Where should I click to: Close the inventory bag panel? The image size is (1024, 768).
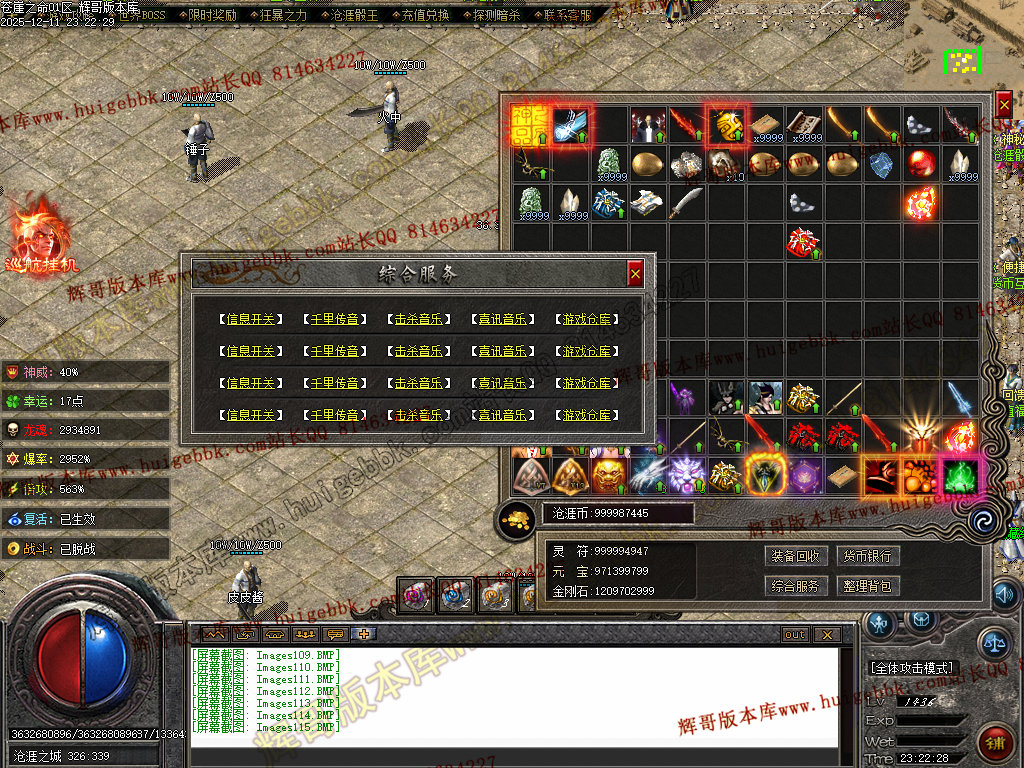pyautogui.click(x=1004, y=104)
